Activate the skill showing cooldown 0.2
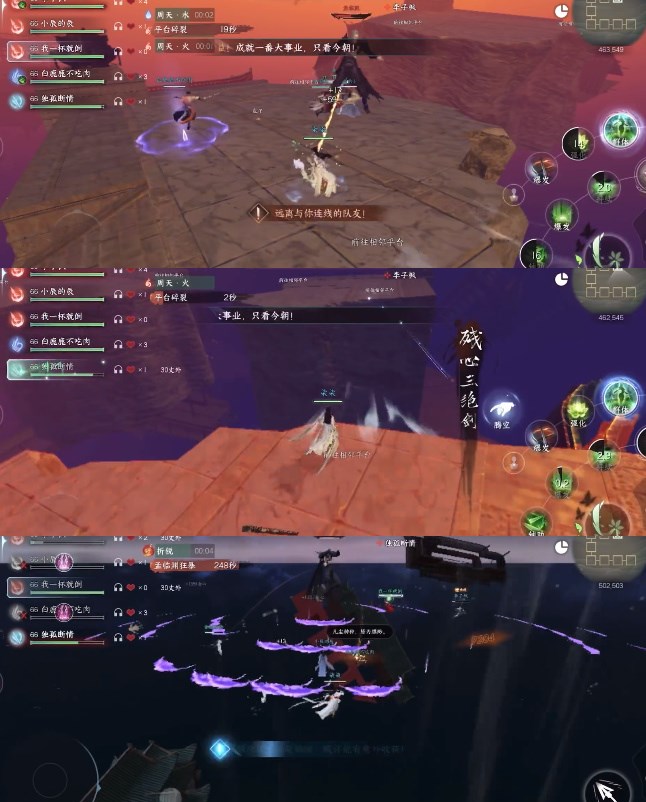Screen dimensions: 646x802 pyautogui.click(x=563, y=484)
